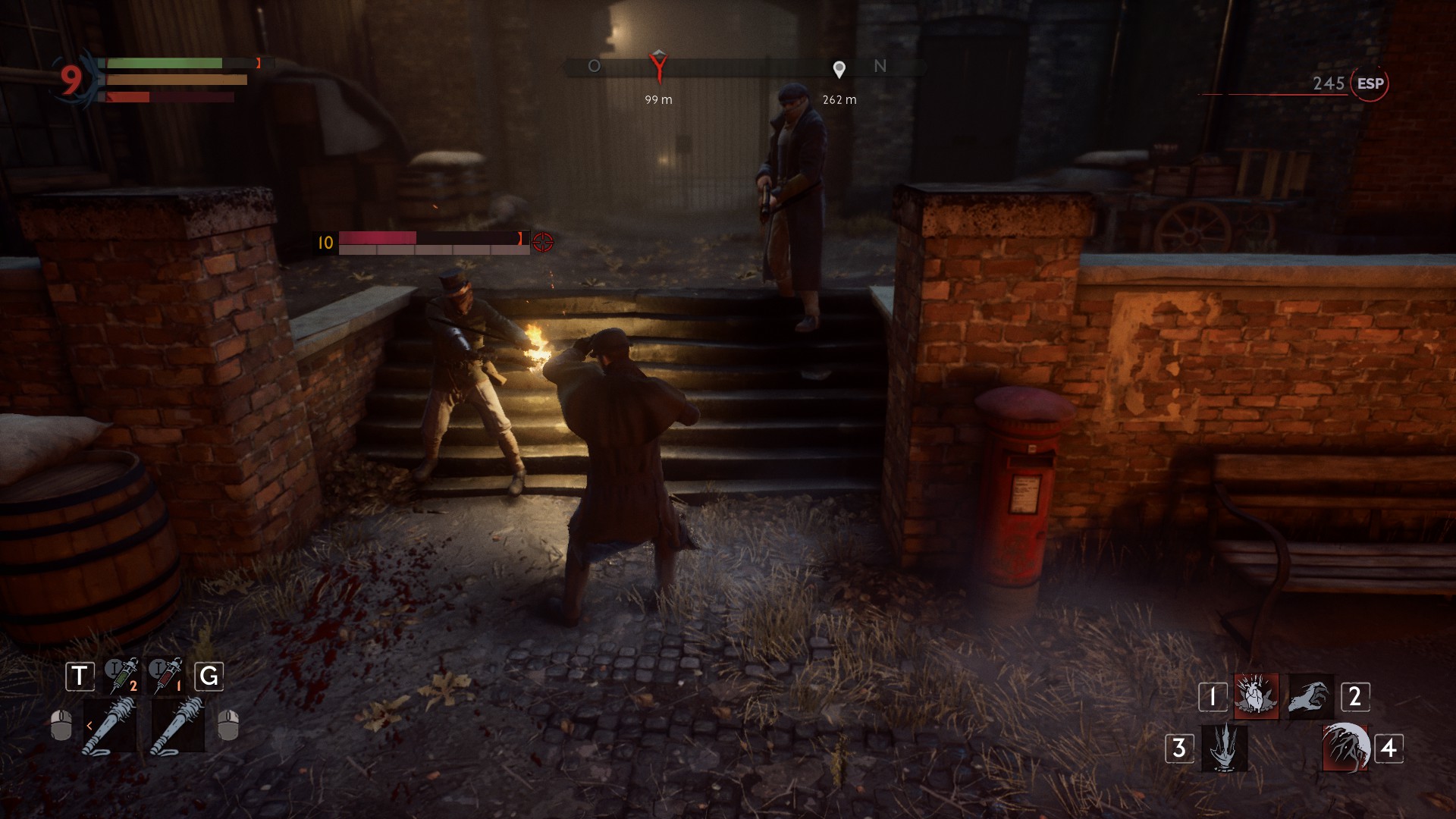The height and width of the screenshot is (819, 1456).
Task: Activate the moon and claws ultimate ability
Action: pos(1345,748)
